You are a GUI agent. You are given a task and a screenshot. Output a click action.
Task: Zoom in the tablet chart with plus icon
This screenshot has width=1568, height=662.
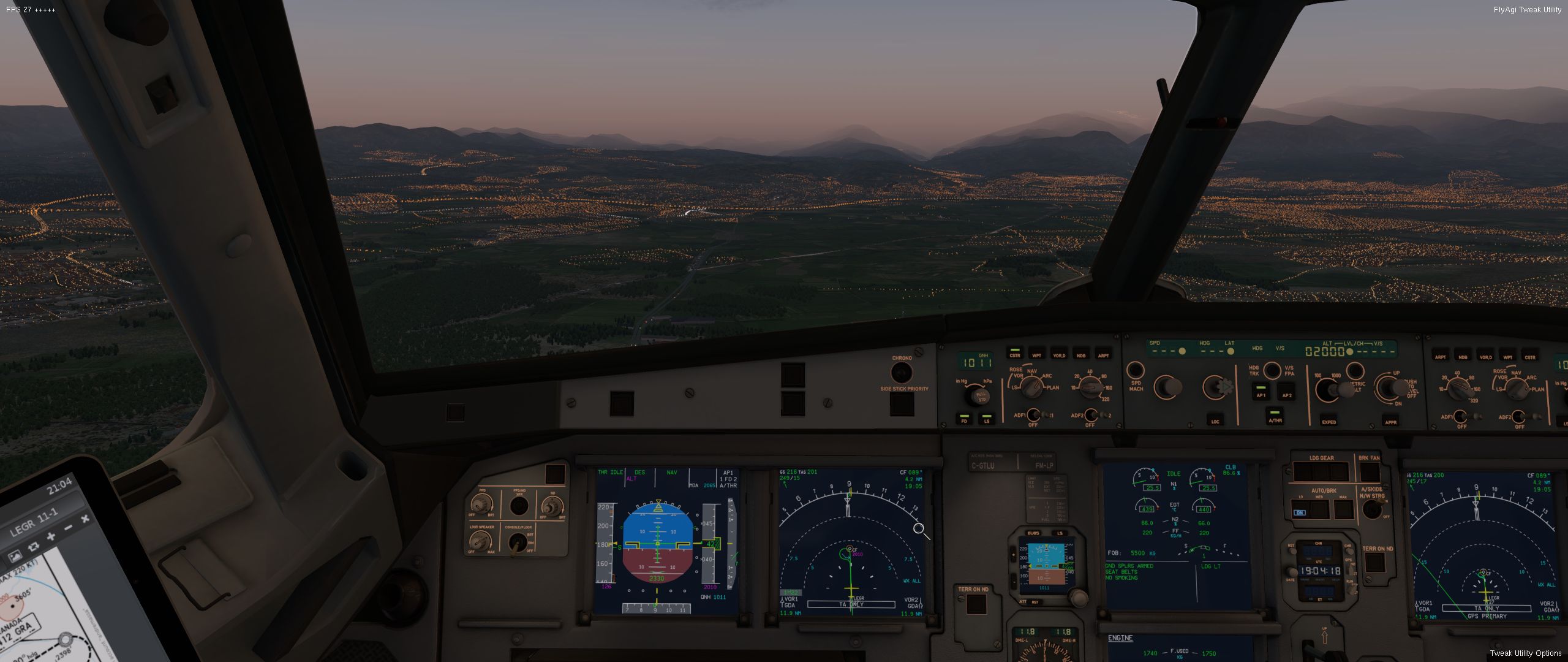click(x=50, y=537)
